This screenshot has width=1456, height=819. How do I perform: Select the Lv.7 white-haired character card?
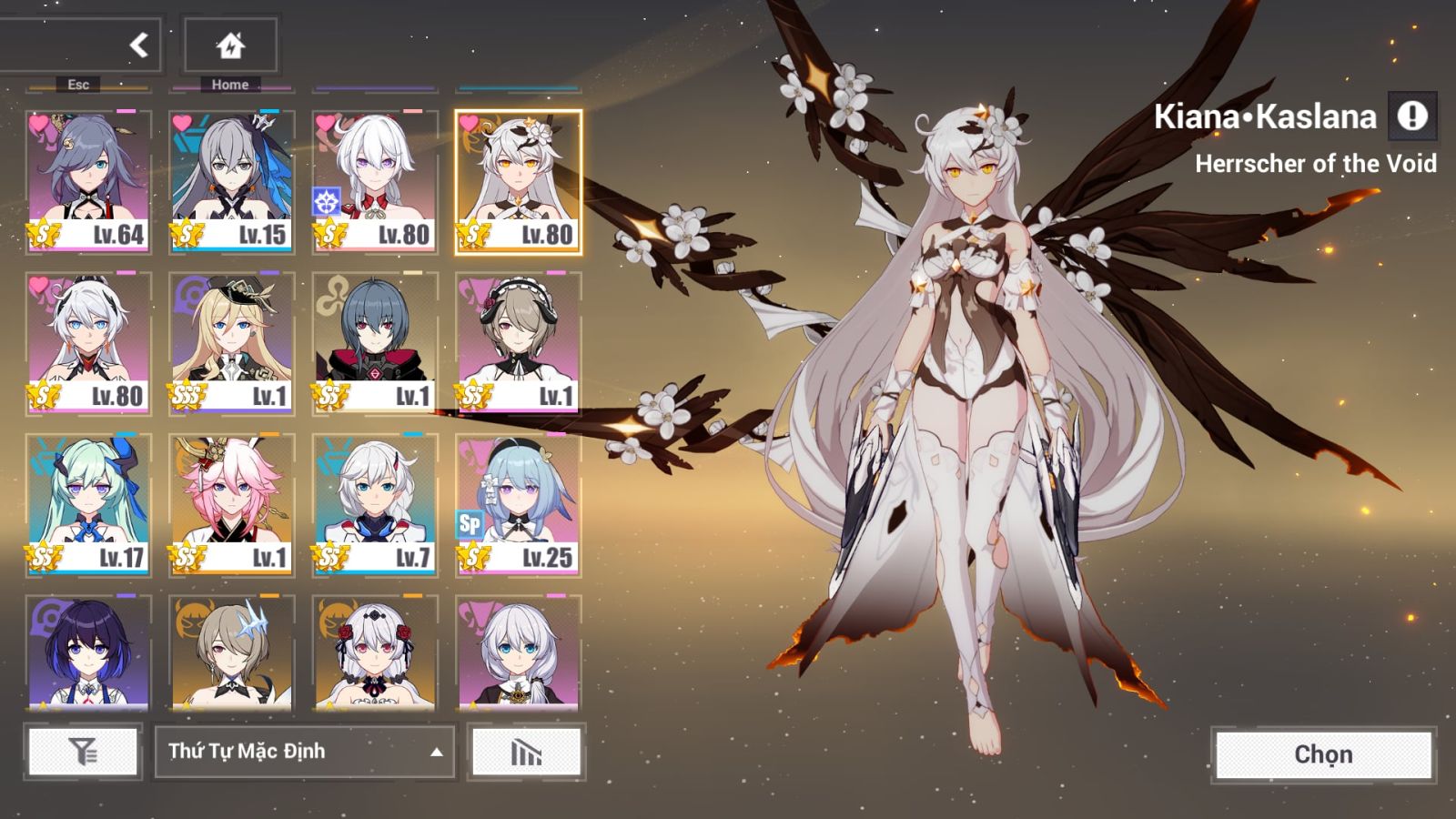(x=375, y=505)
